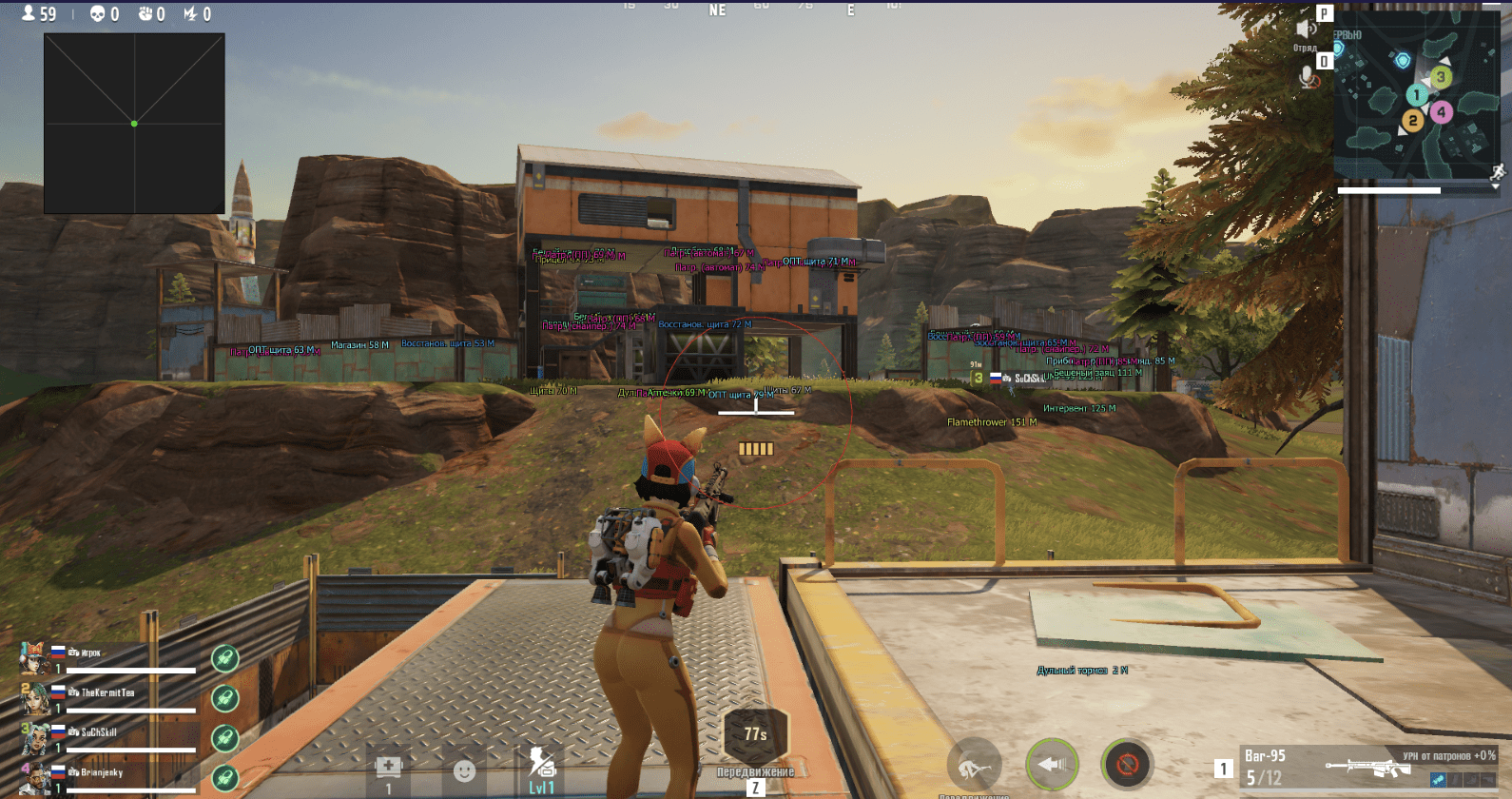Click the black radar overlay panel
This screenshot has height=799, width=1512.
(x=134, y=124)
